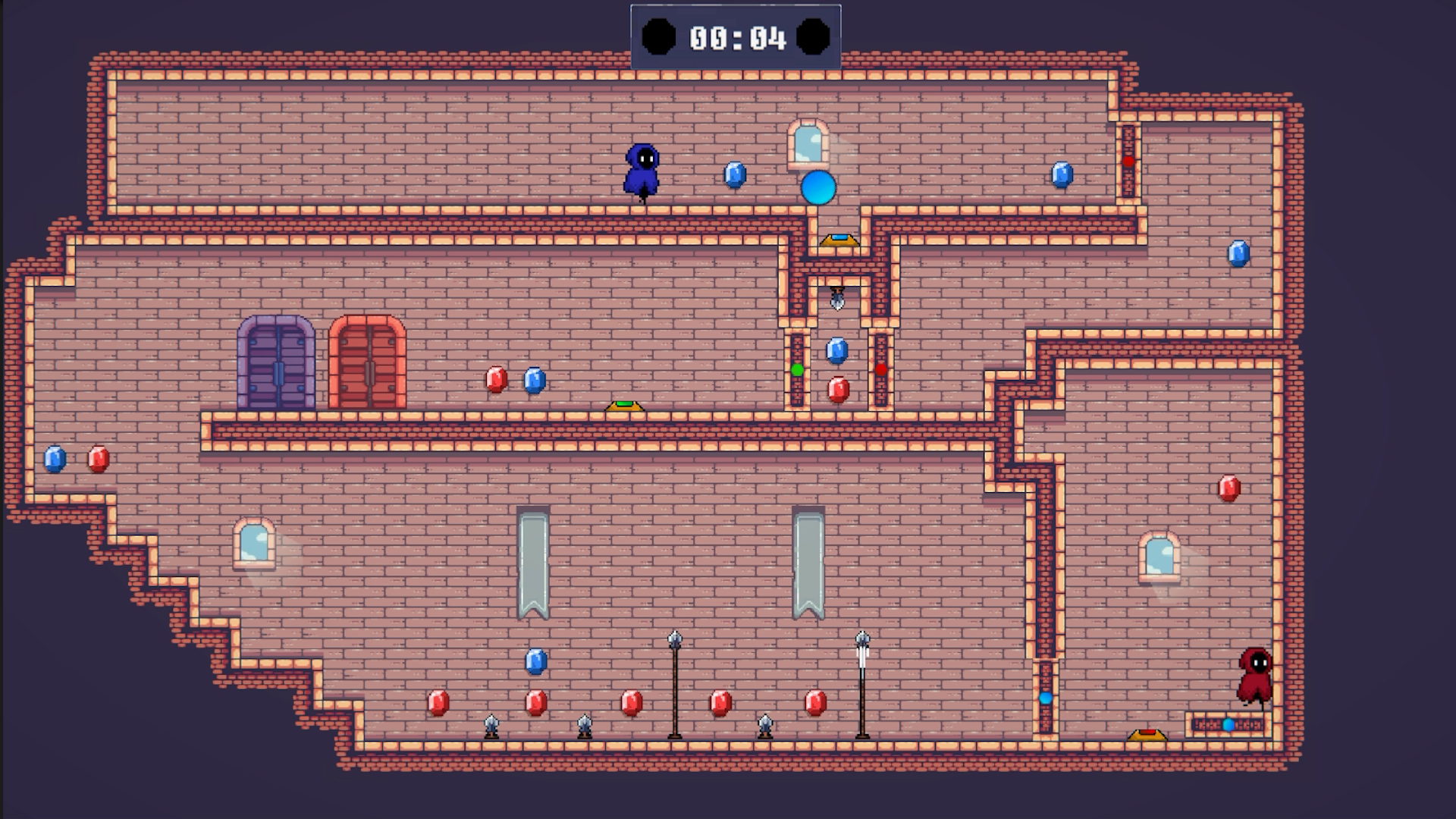Click the red gem inside the central shaft
Image resolution: width=1456 pixels, height=819 pixels.
838,389
